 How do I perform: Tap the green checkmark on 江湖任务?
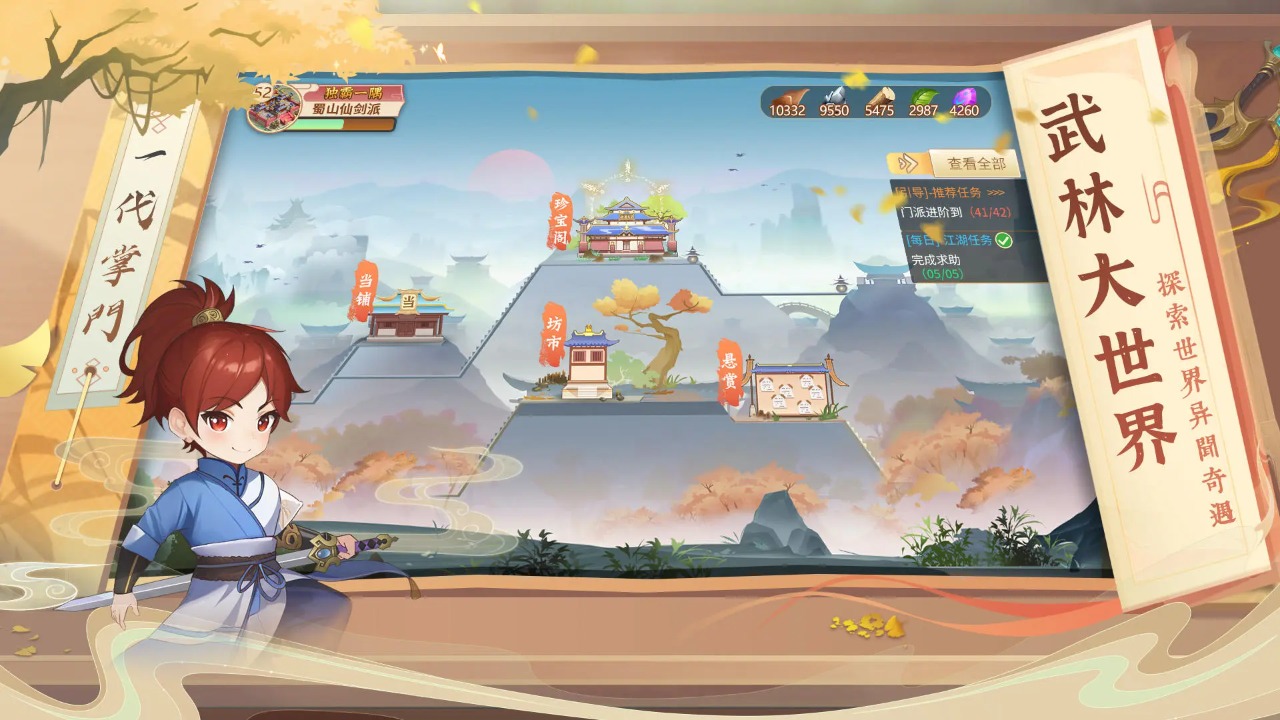(1004, 241)
